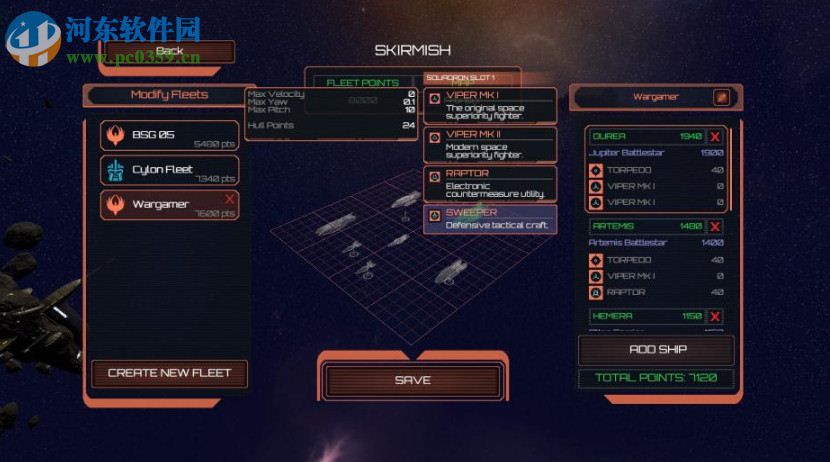Go back using the Back button

point(170,51)
